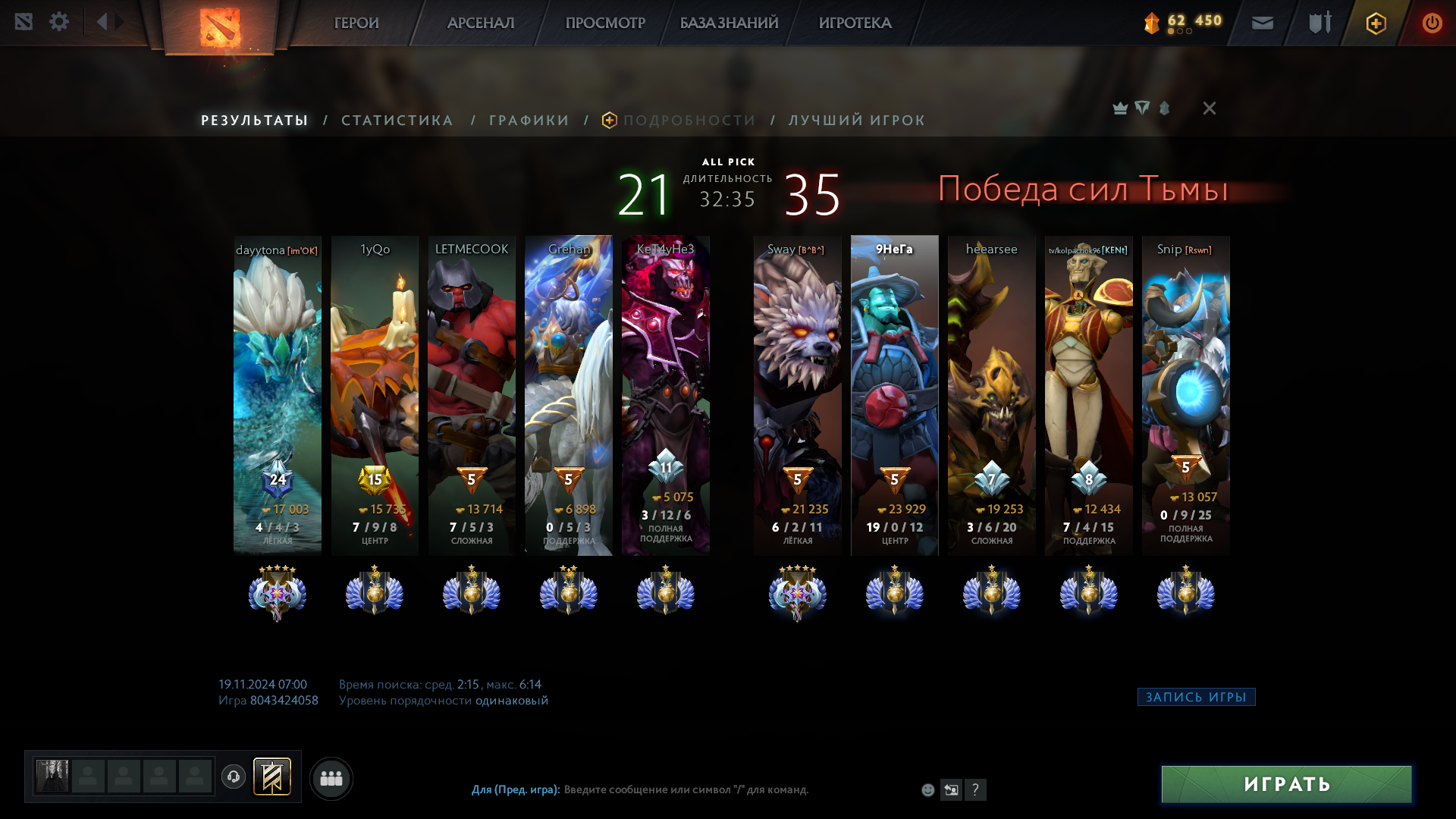Screen dimensions: 1456x819
Task: Open the mail envelope icon
Action: [1263, 23]
